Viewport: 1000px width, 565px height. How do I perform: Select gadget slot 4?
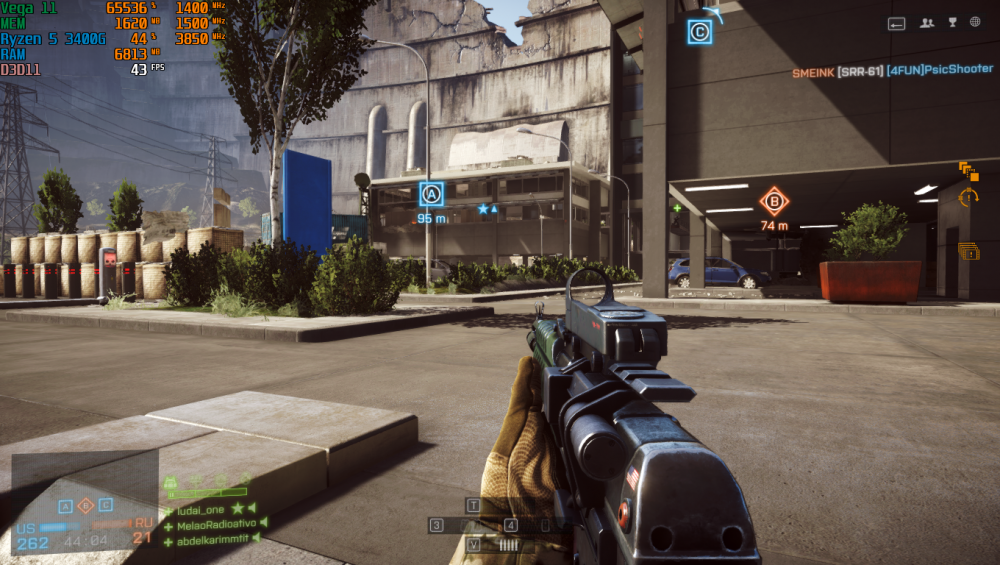[x=511, y=525]
